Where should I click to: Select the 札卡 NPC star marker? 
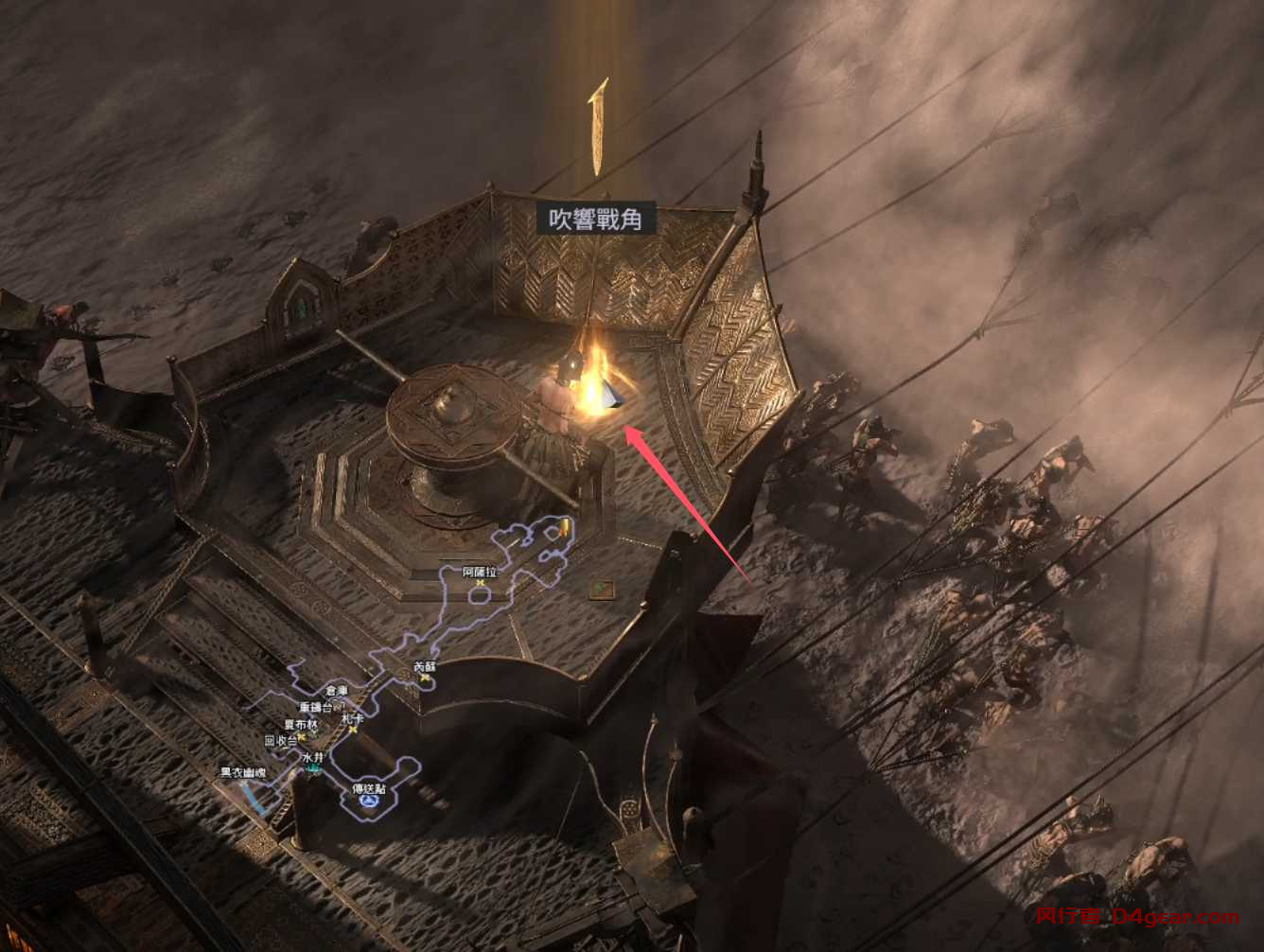point(352,729)
